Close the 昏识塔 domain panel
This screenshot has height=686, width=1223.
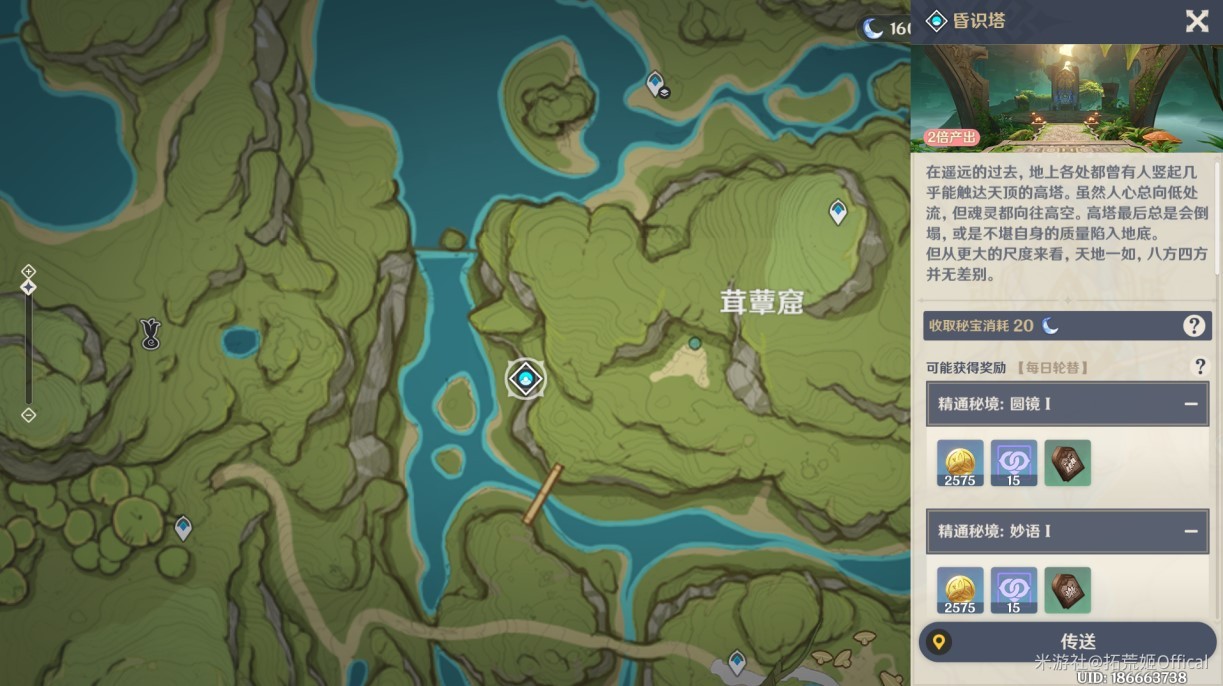(x=1197, y=21)
